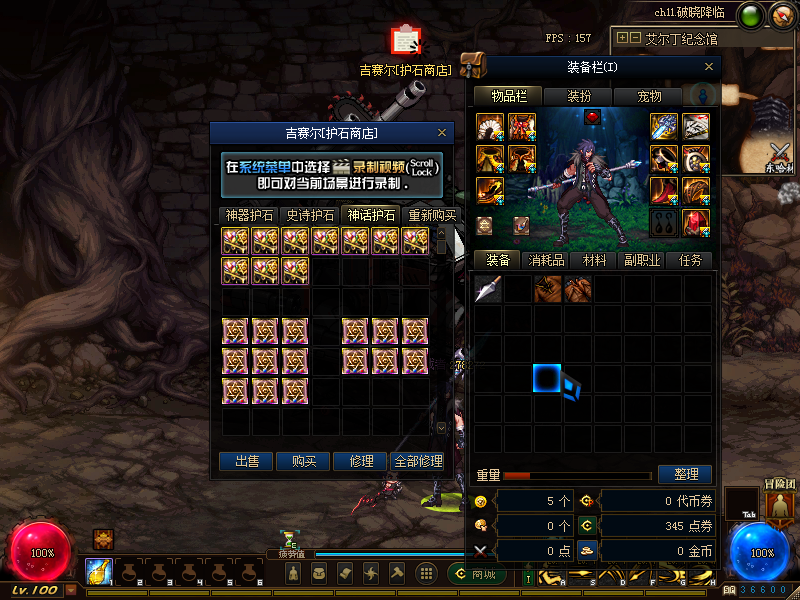800x600 pixels.
Task: Close the 装备栏 inventory window
Action: tap(709, 67)
